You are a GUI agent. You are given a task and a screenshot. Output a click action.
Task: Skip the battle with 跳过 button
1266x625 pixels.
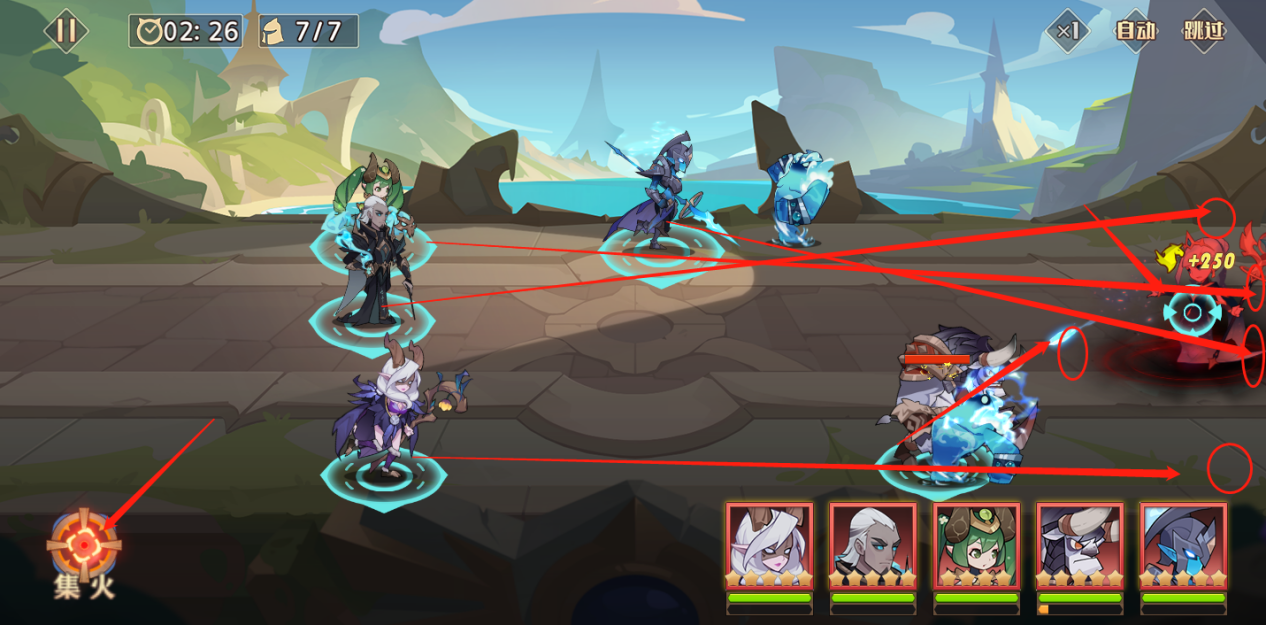1203,31
